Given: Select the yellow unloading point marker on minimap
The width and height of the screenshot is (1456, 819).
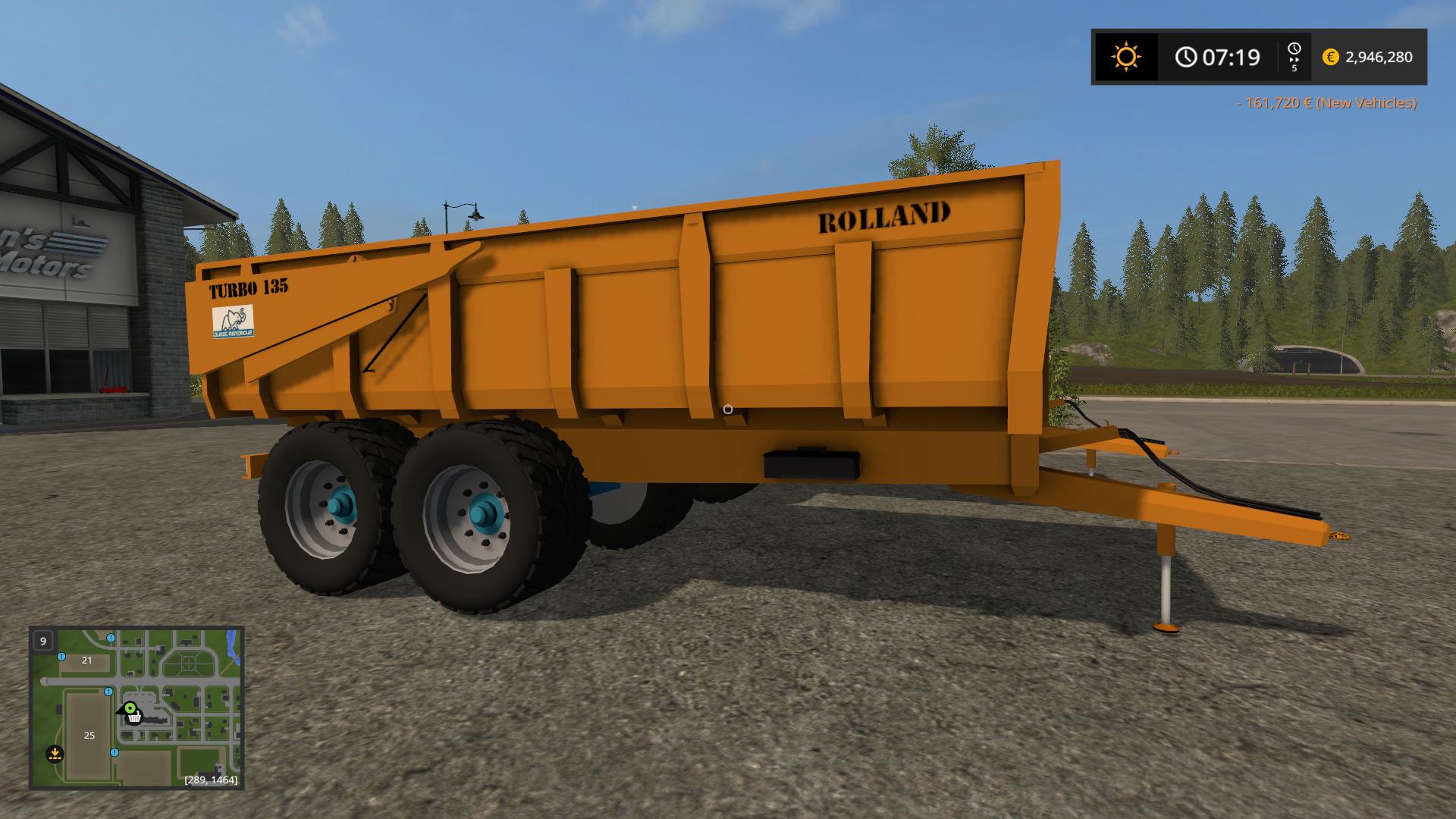Looking at the screenshot, I should (55, 754).
